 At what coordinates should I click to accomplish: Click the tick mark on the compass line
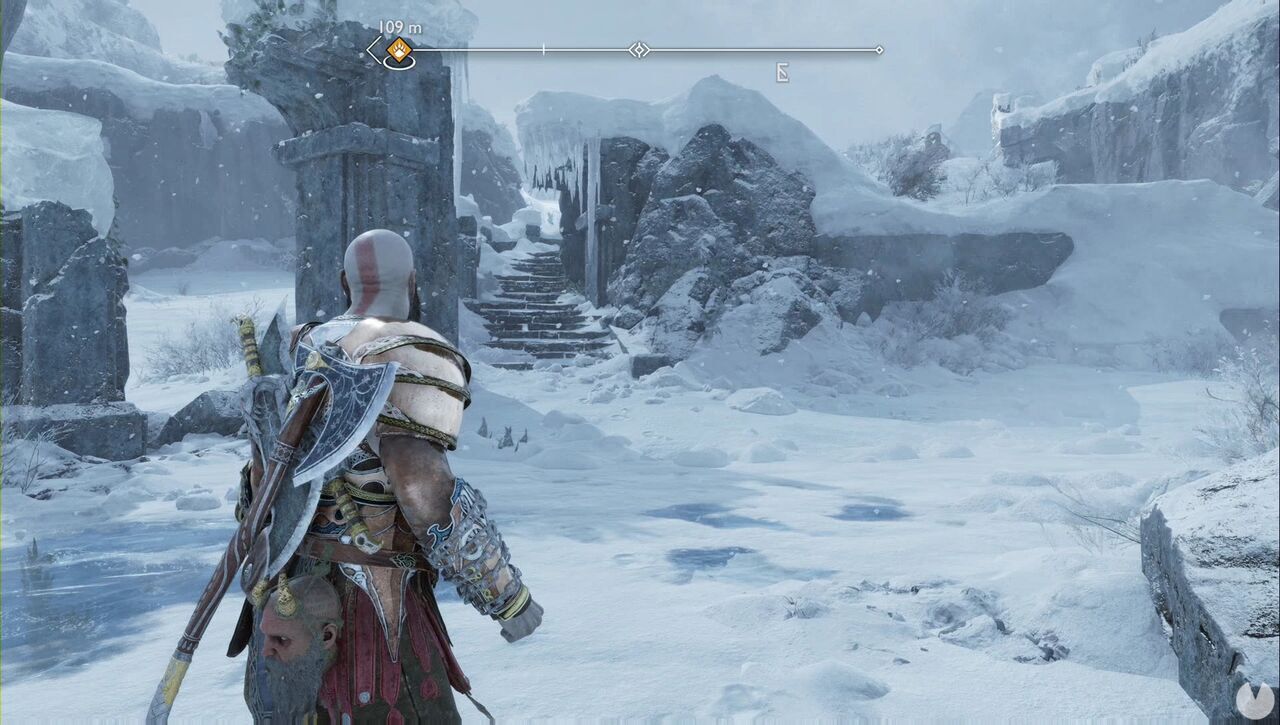point(542,47)
